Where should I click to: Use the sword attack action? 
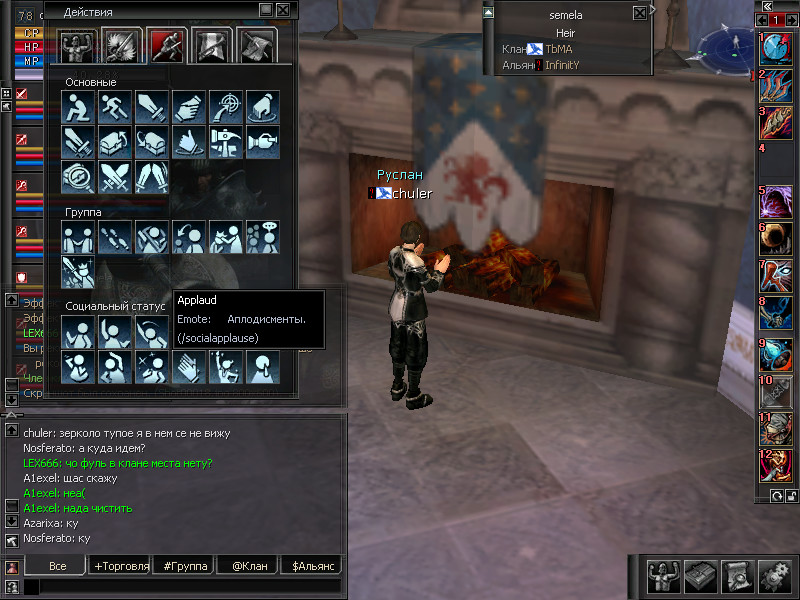[x=151, y=107]
